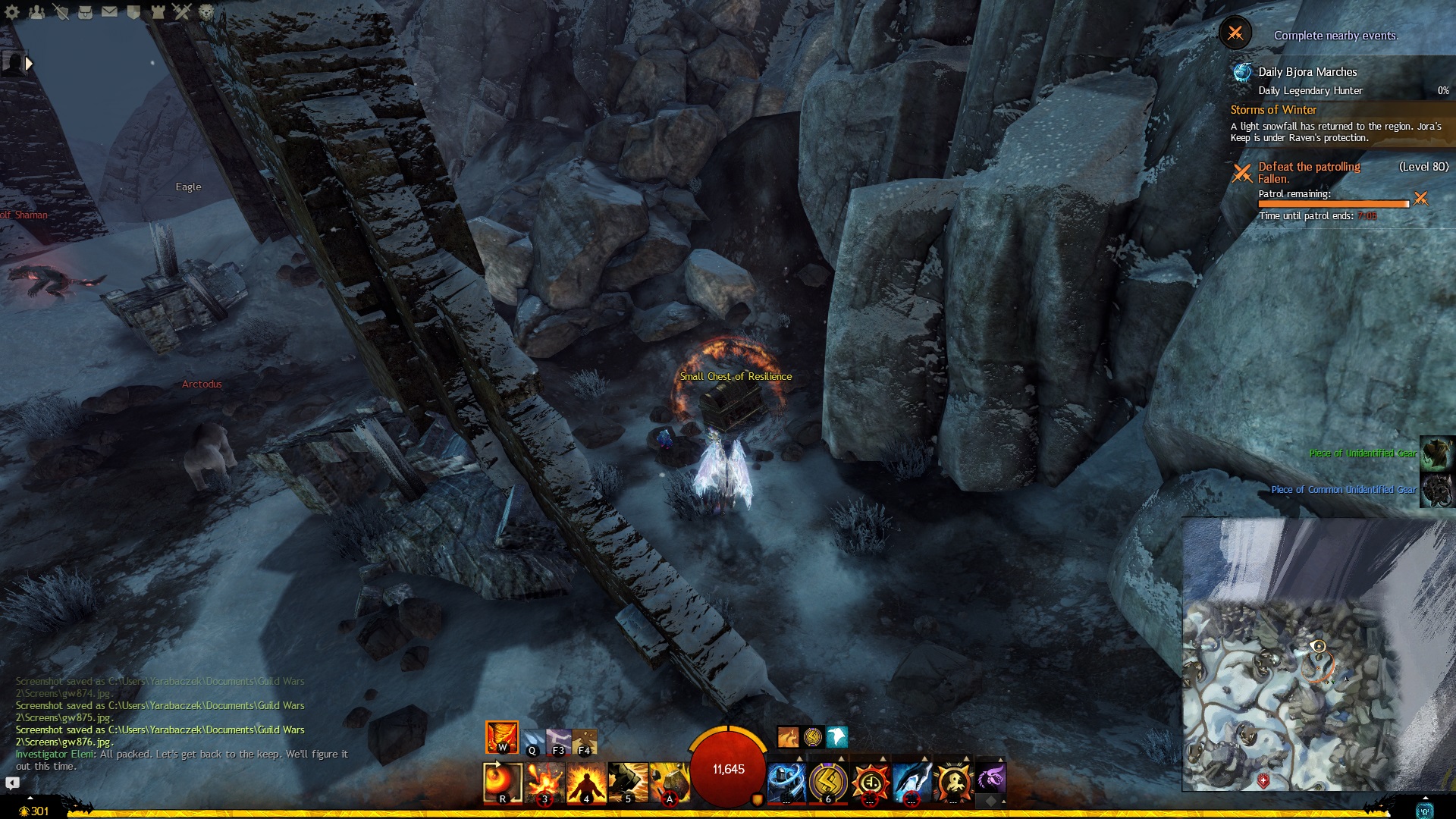This screenshot has height=819, width=1456.
Task: Open the gear-shaped game menu
Action: [12, 12]
